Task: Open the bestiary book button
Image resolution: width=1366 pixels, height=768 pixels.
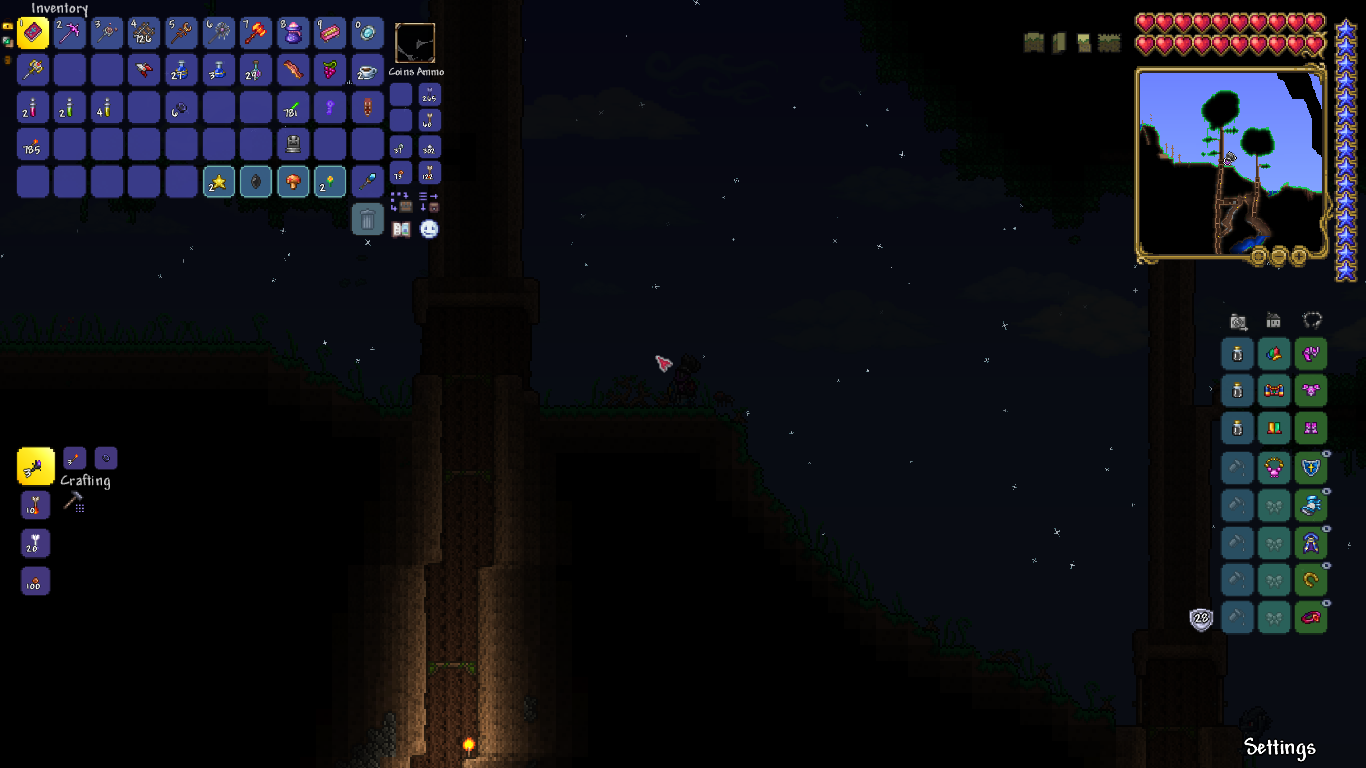Action: (x=401, y=229)
